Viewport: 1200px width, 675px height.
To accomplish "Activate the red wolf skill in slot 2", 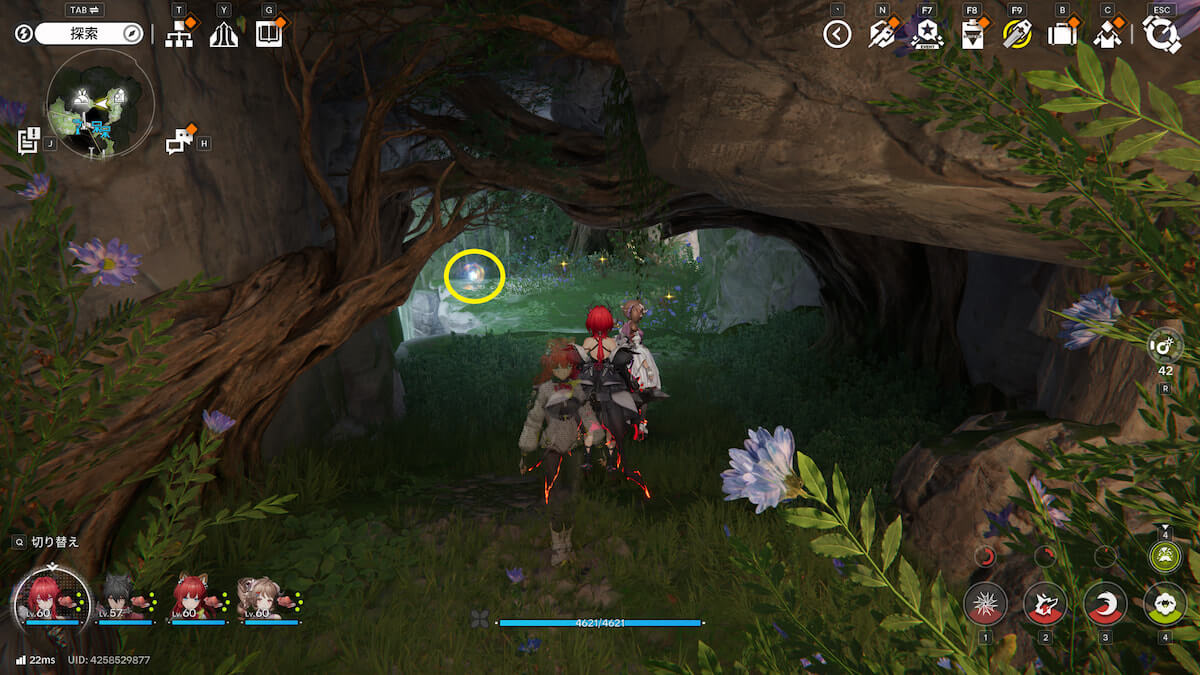I will tap(1045, 604).
